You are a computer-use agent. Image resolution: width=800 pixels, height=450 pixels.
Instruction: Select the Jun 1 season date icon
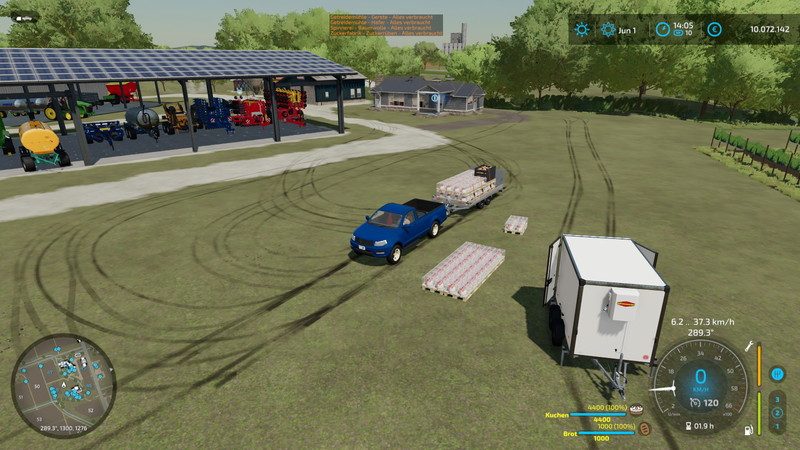(608, 29)
